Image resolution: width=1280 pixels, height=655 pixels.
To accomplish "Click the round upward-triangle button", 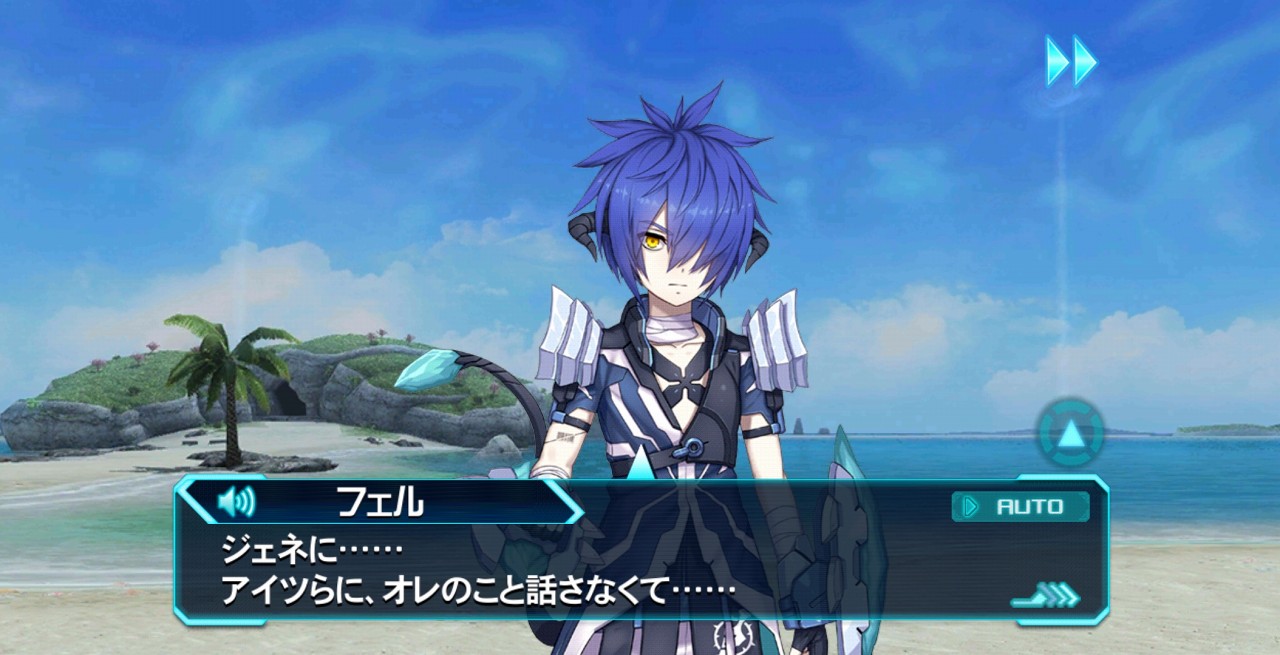I will pos(1070,434).
